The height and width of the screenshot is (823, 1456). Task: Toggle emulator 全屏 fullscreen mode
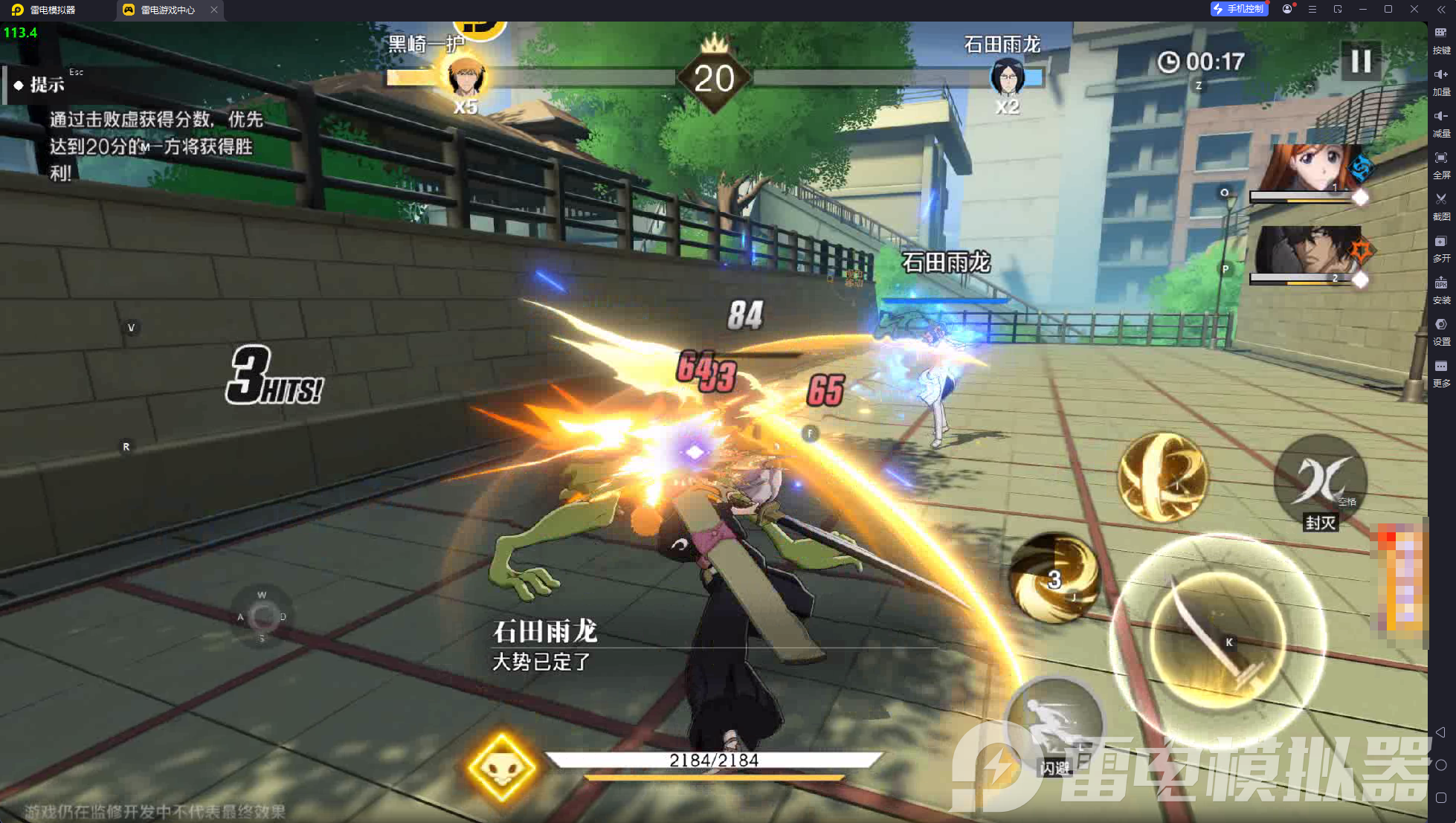[1441, 164]
